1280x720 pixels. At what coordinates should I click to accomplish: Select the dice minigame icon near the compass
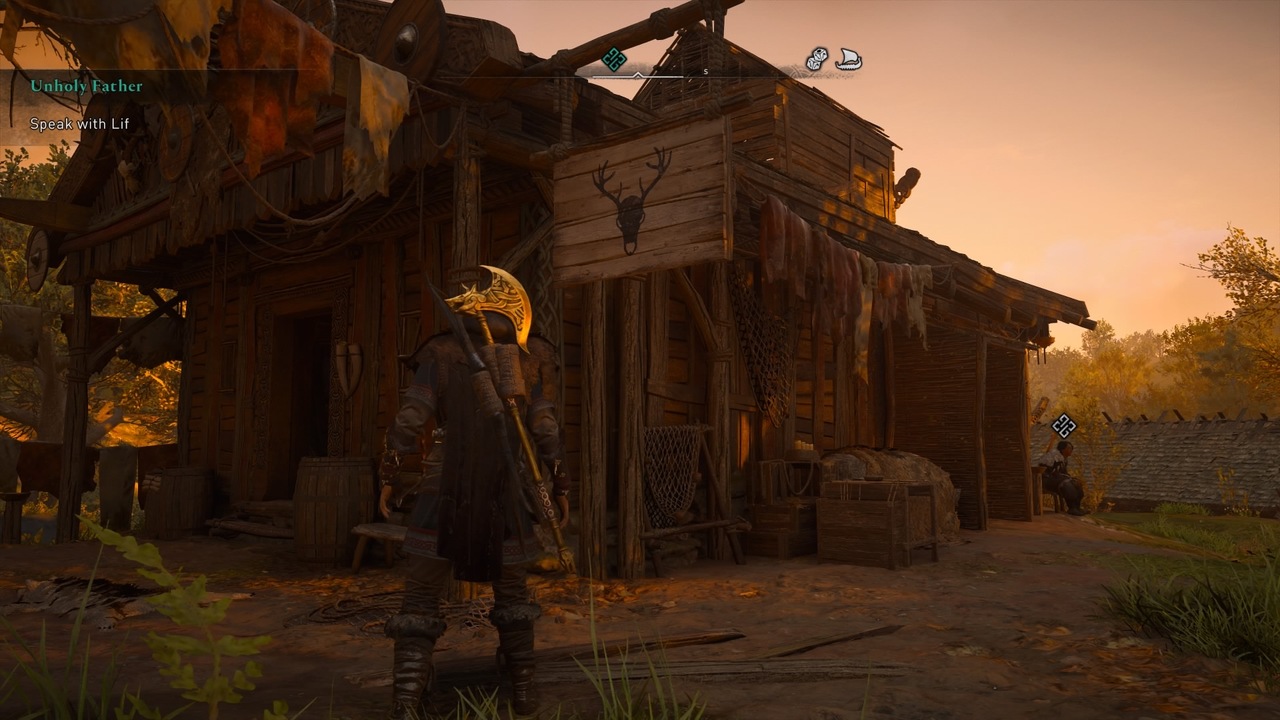point(815,59)
